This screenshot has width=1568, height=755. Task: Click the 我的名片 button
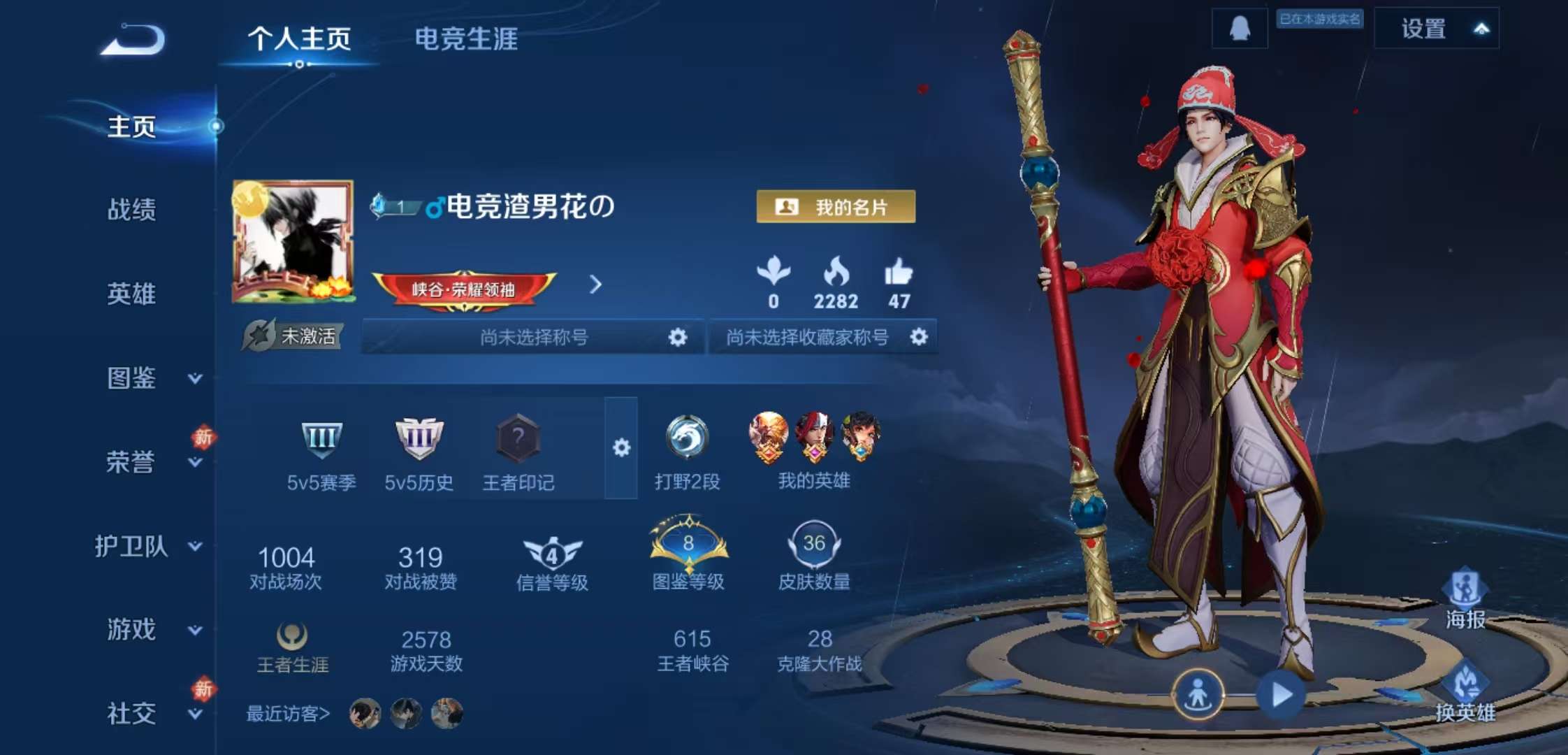(x=836, y=206)
